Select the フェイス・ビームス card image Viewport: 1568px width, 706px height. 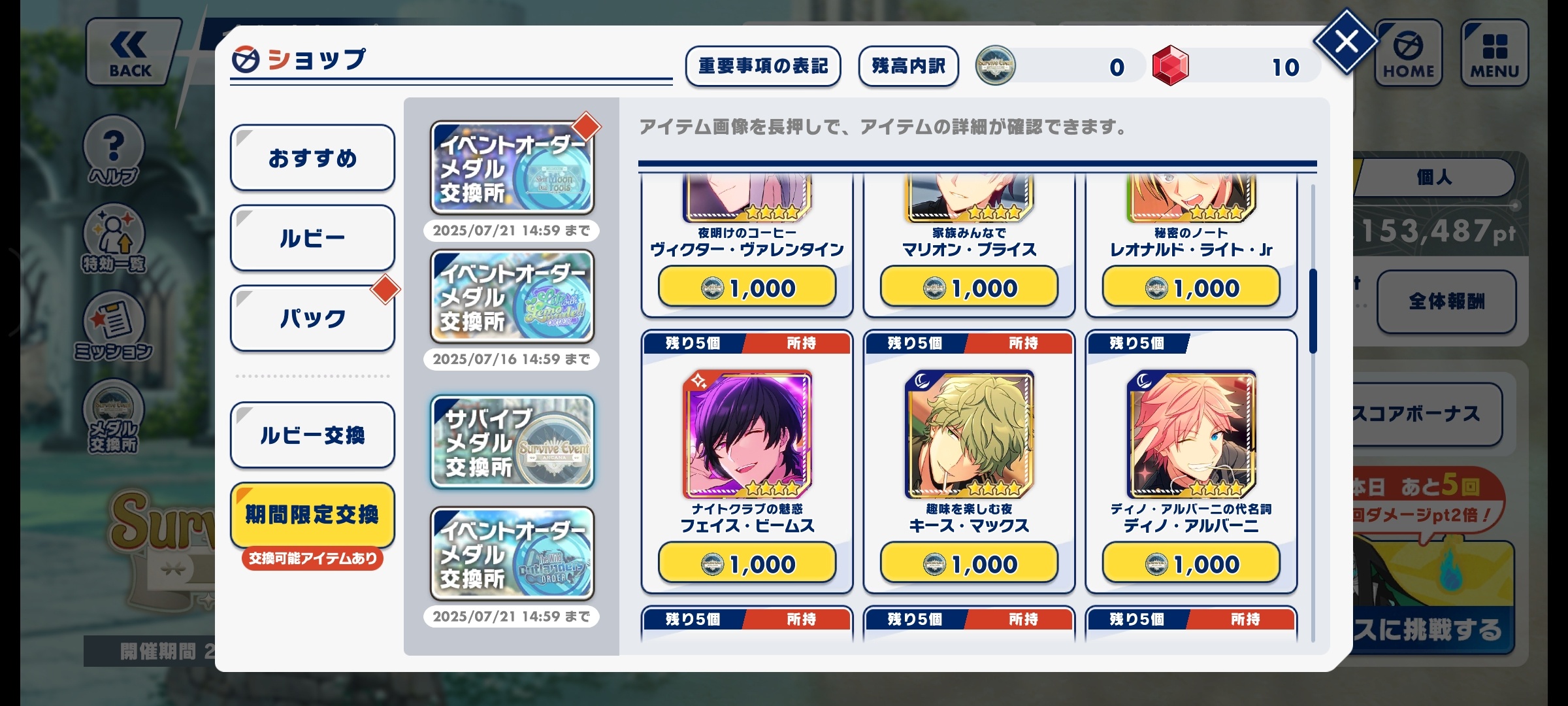point(747,435)
